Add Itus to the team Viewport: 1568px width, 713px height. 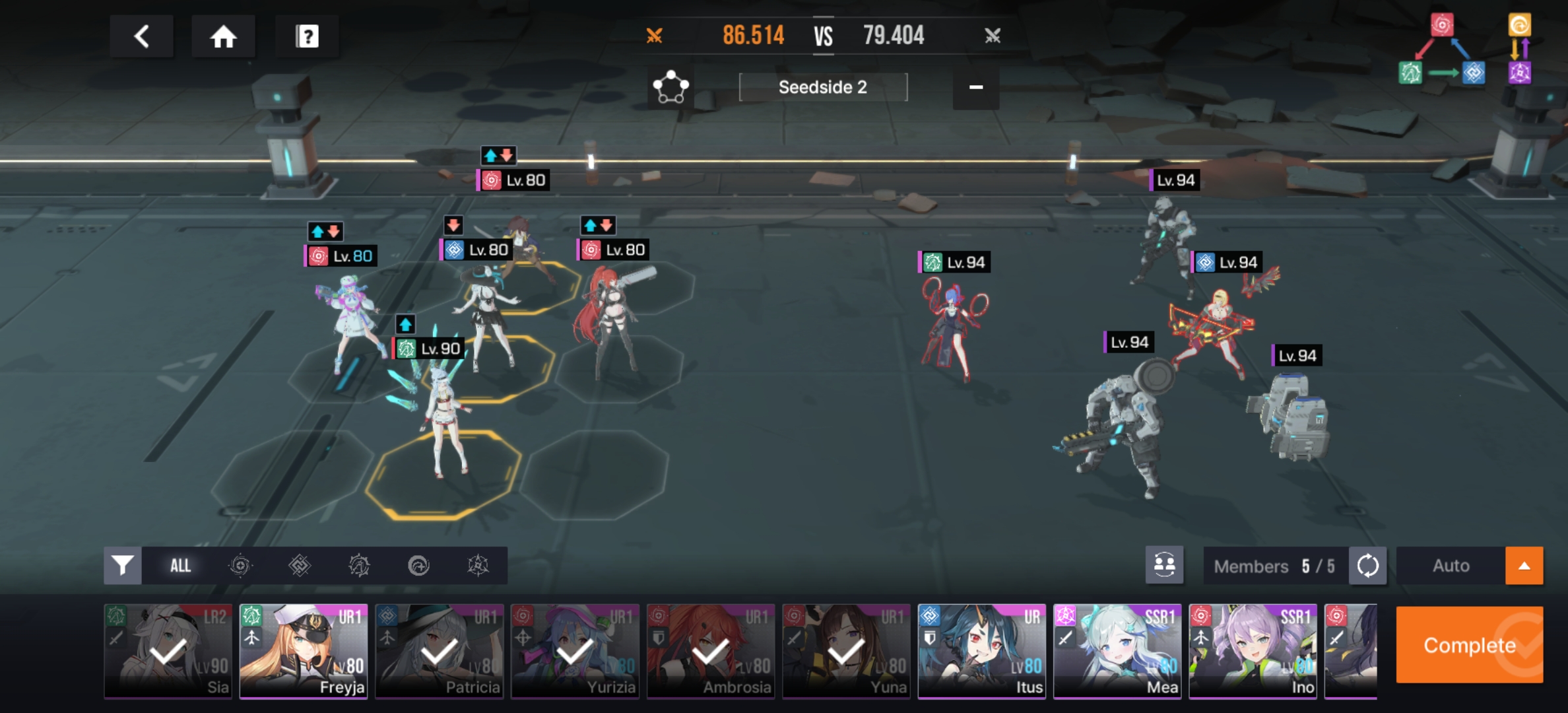[982, 651]
